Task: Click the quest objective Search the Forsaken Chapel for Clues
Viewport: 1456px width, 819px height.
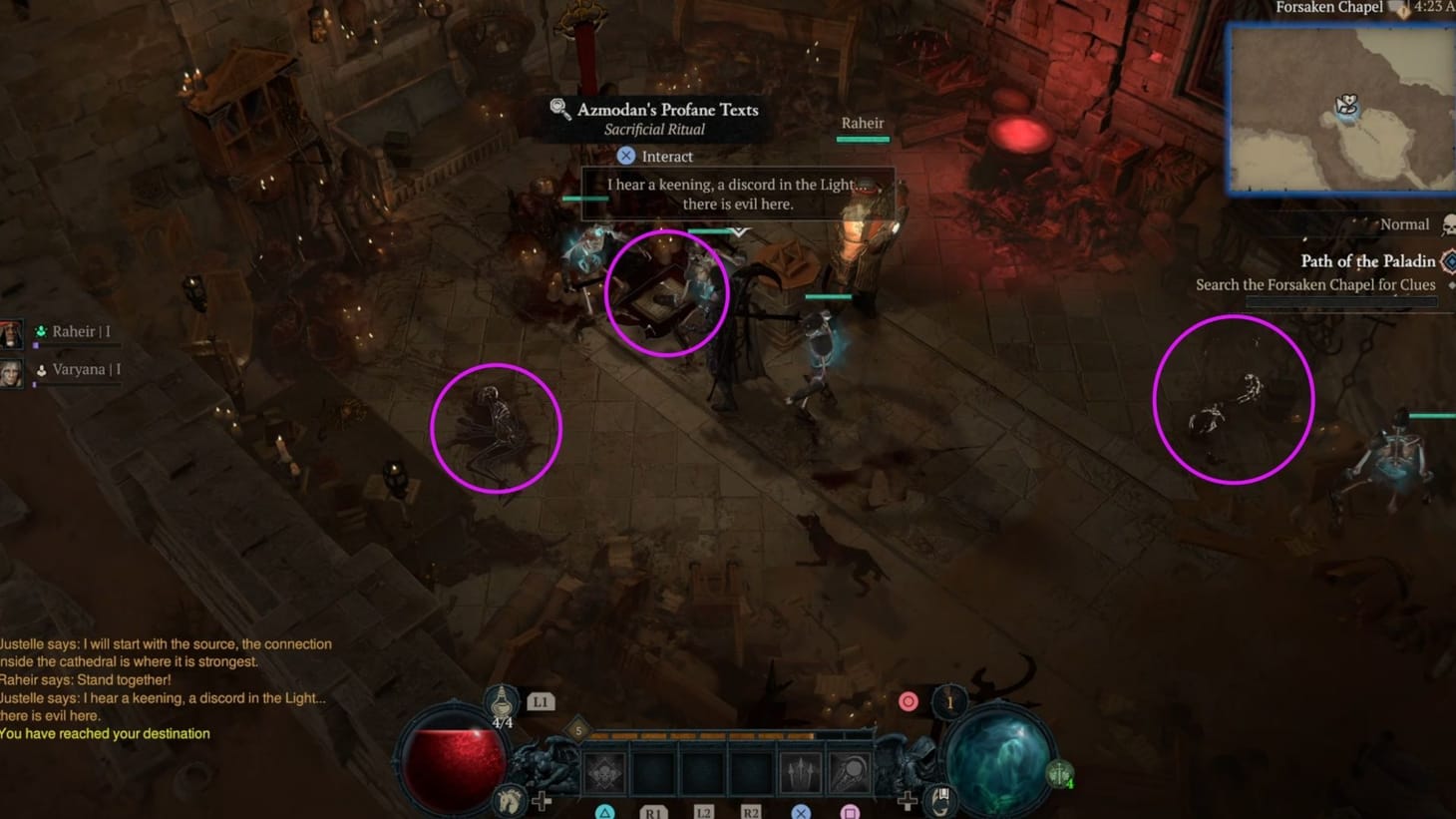Action: point(1315,284)
